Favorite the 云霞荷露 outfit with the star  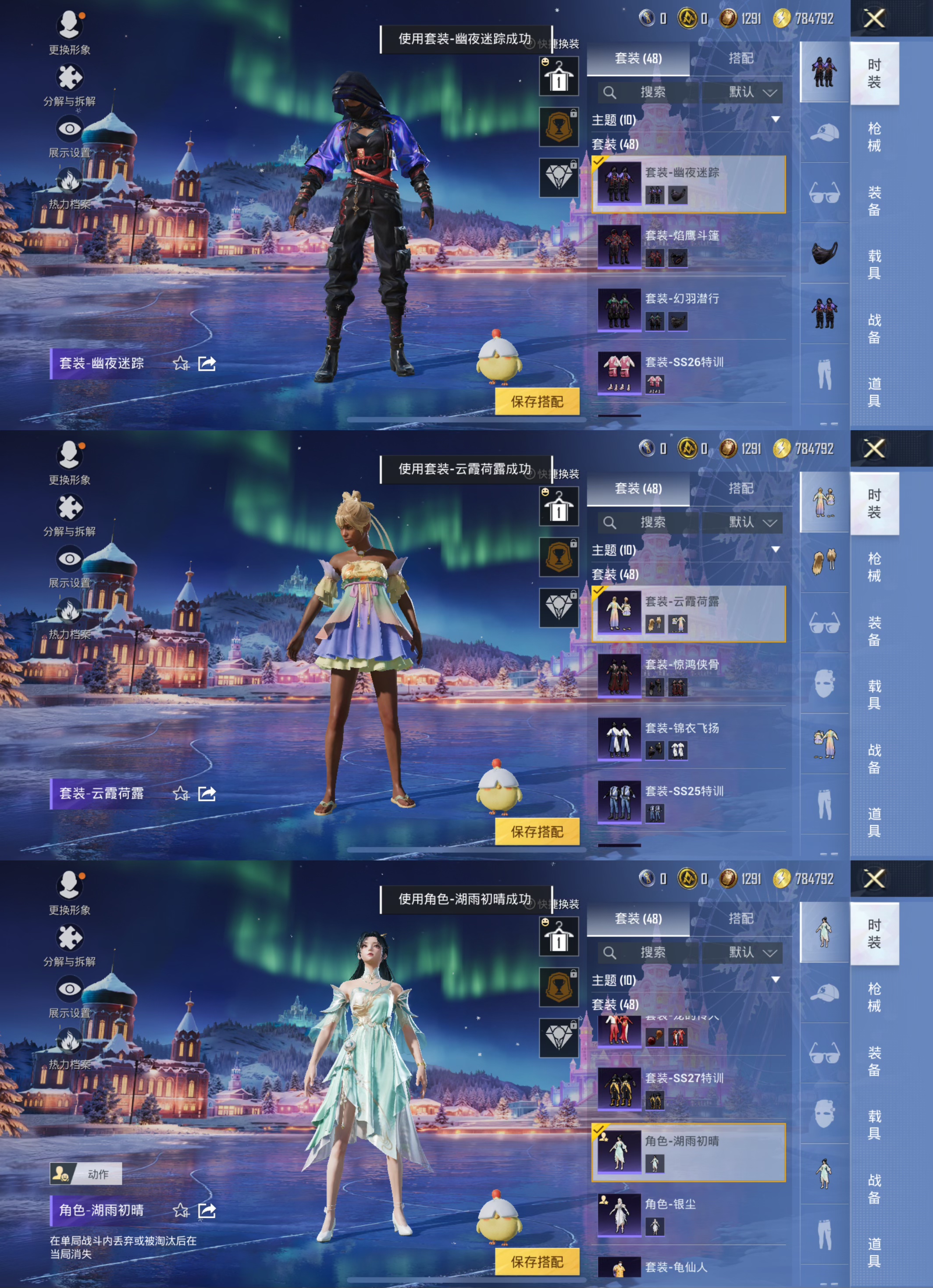tap(181, 794)
